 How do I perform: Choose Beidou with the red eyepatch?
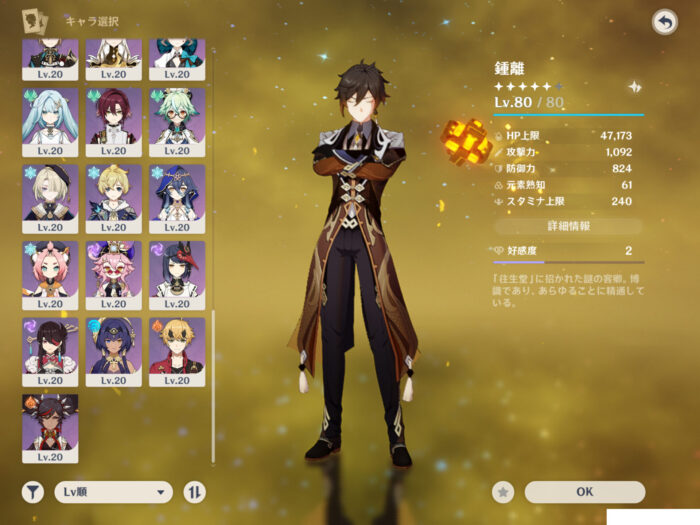pyautogui.click(x=50, y=350)
